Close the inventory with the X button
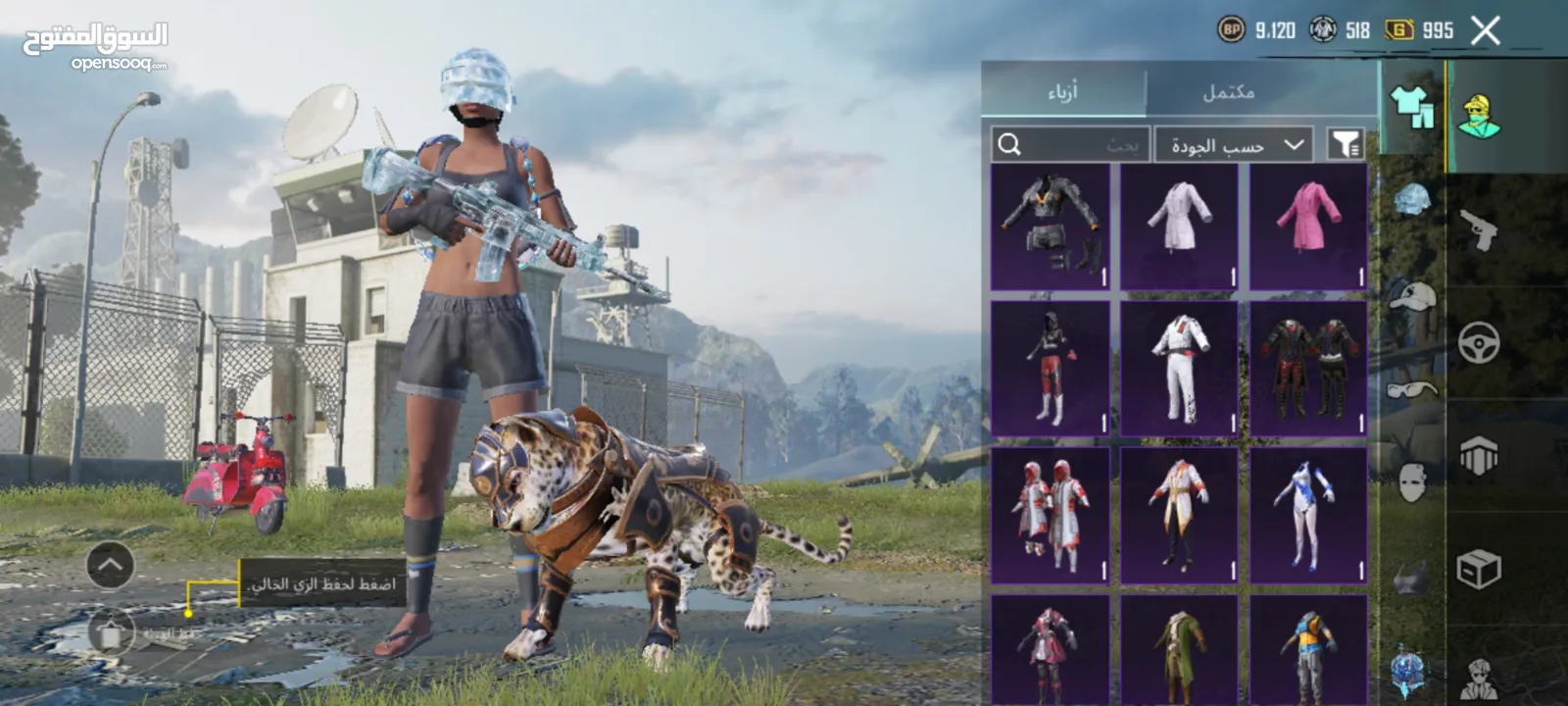This screenshot has width=1568, height=706. point(1486,31)
